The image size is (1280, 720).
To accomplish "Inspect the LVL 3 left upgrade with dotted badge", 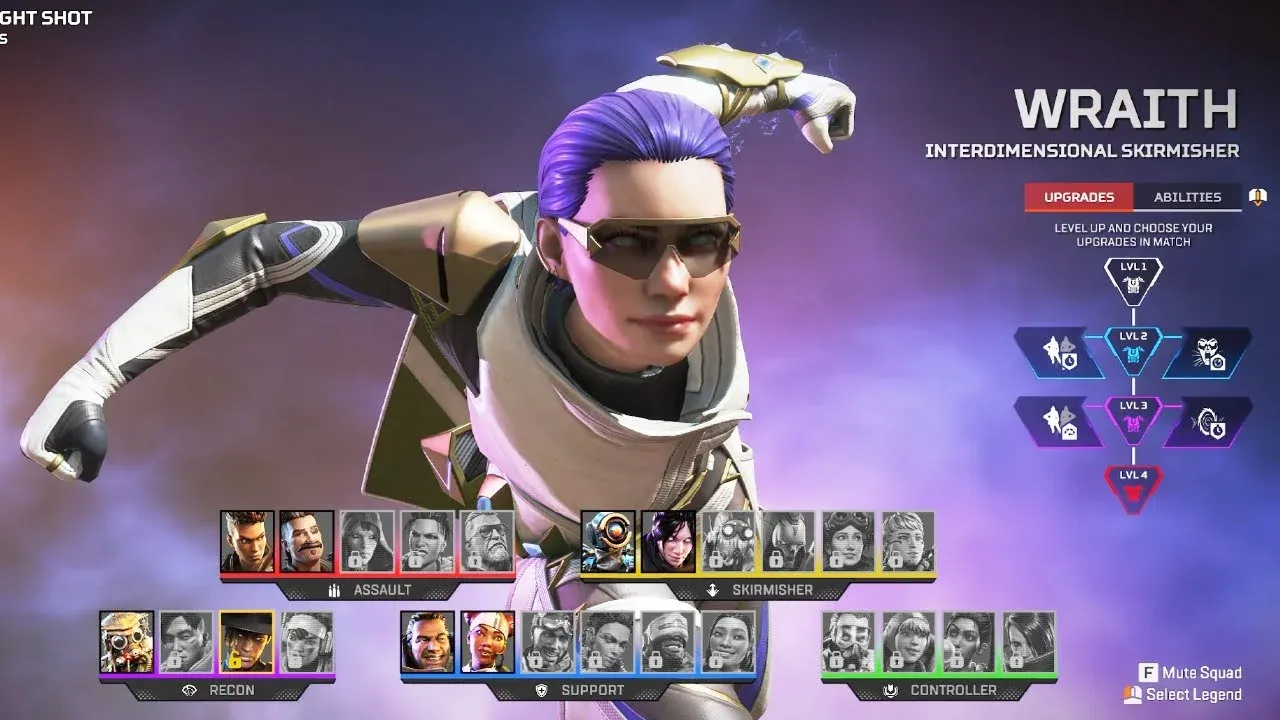I will coord(1060,421).
